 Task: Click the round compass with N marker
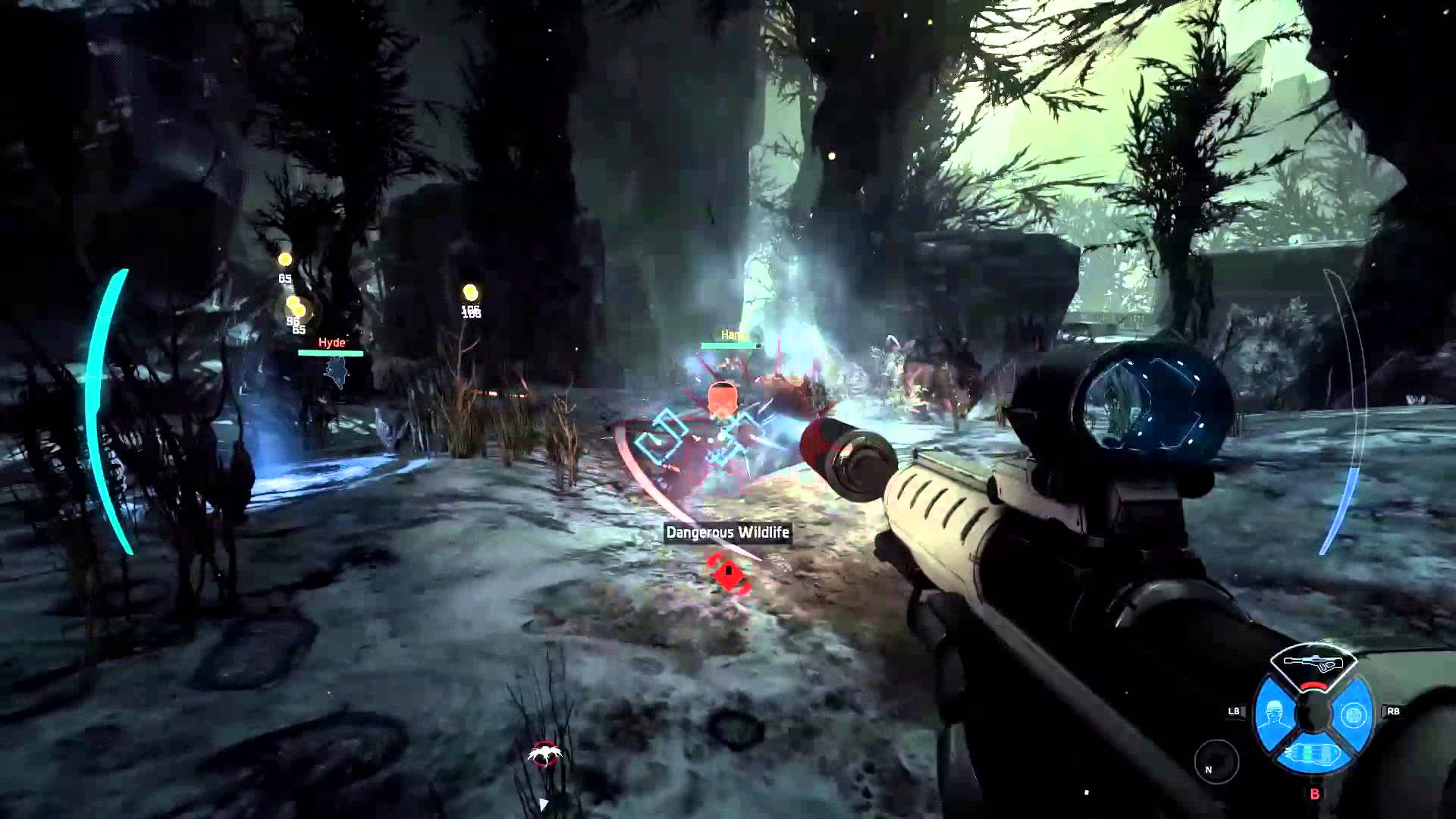click(x=1216, y=761)
